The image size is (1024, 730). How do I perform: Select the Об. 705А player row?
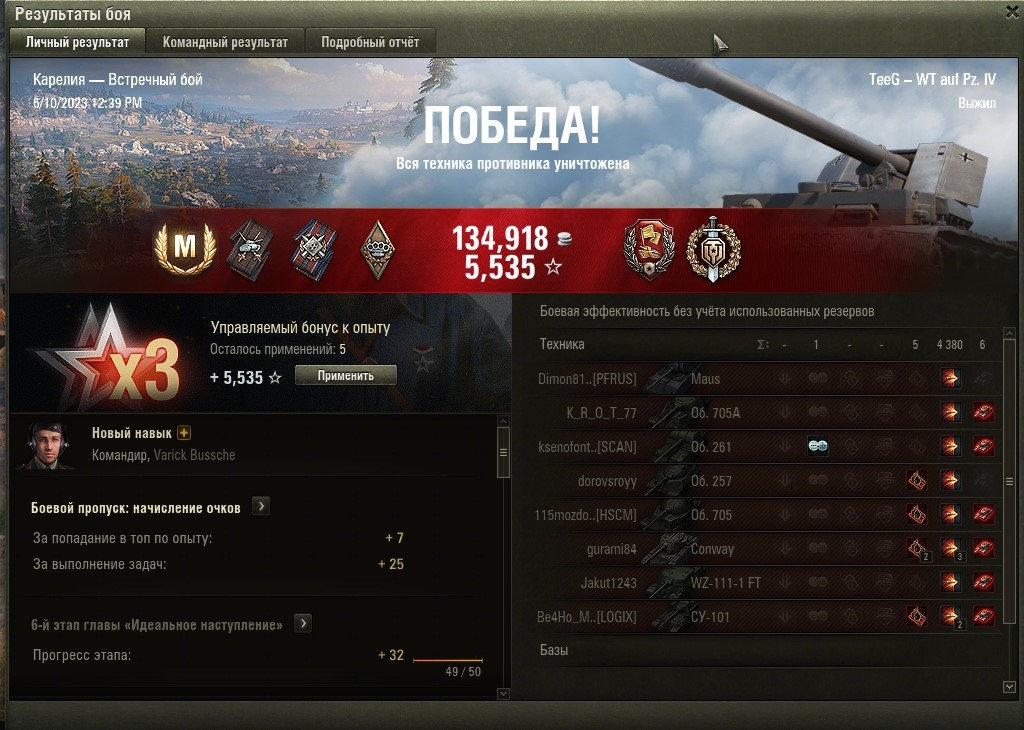pos(715,413)
